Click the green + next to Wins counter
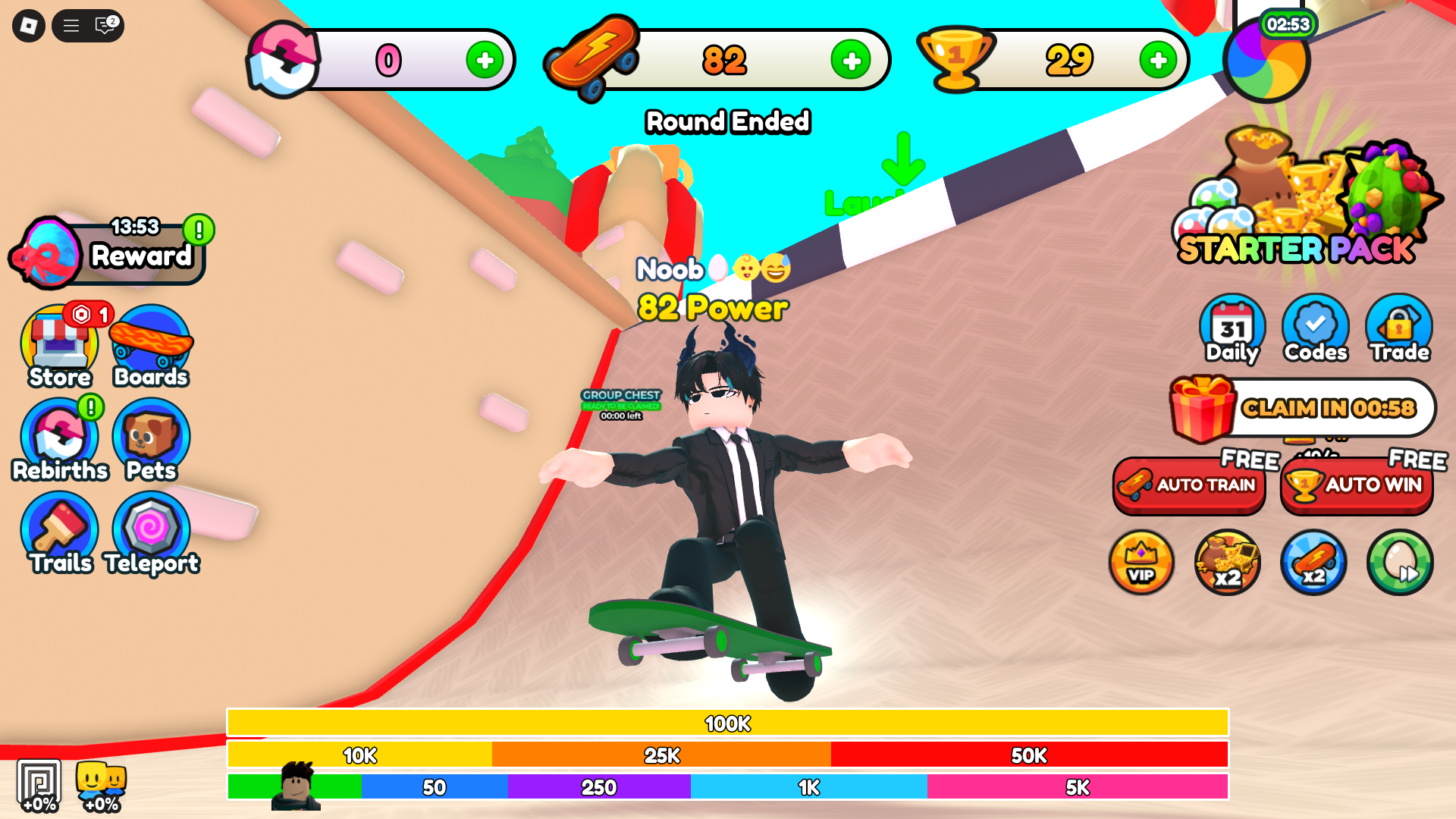1456x819 pixels. coord(1156,59)
